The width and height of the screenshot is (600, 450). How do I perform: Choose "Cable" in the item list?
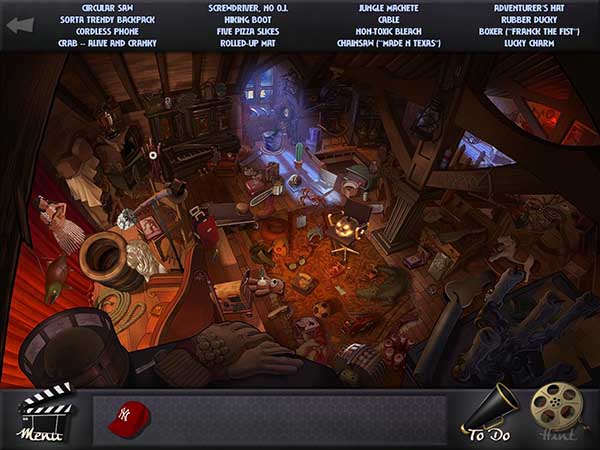click(x=388, y=20)
